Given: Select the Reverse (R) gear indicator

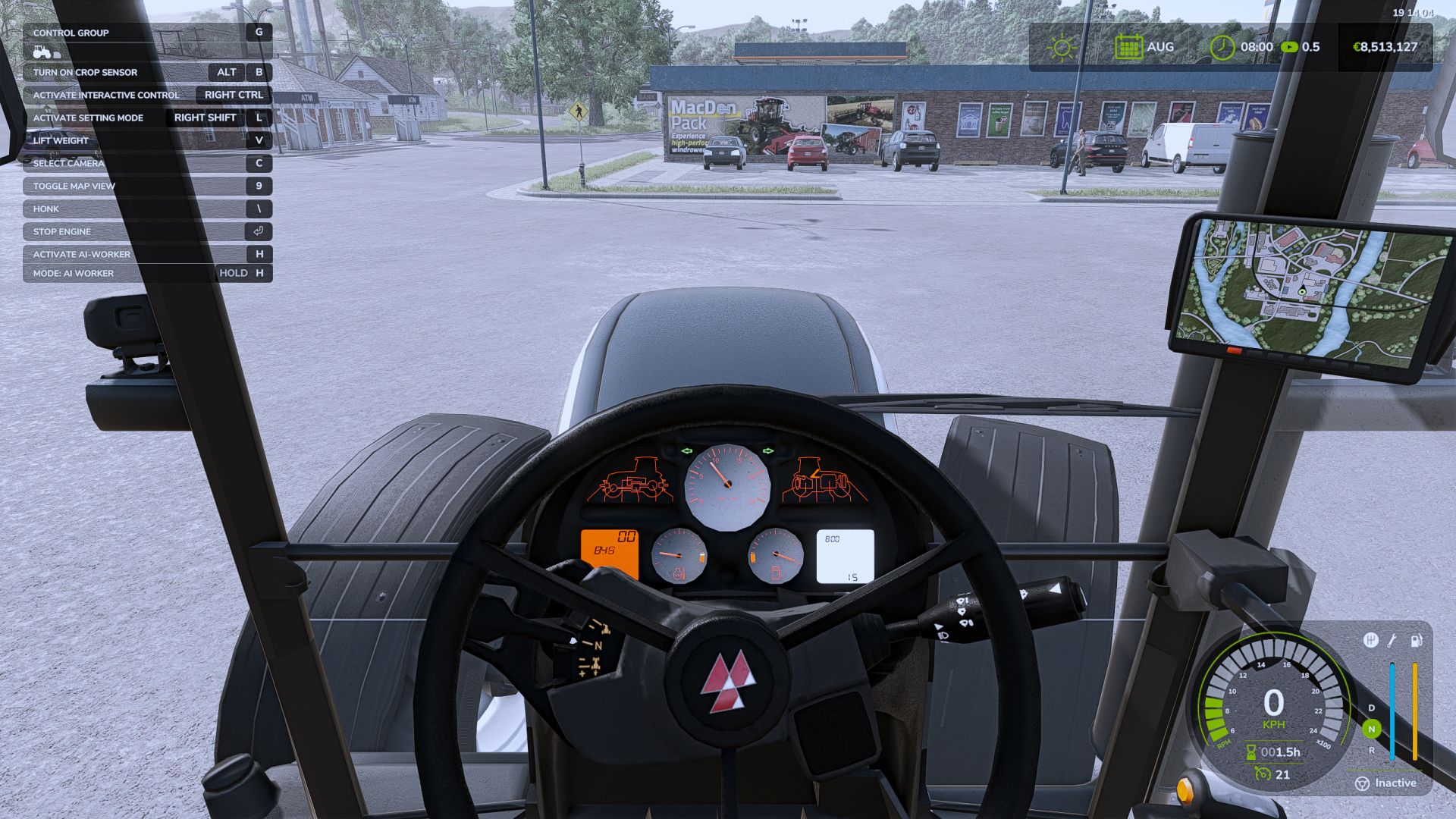Looking at the screenshot, I should coord(1371,750).
